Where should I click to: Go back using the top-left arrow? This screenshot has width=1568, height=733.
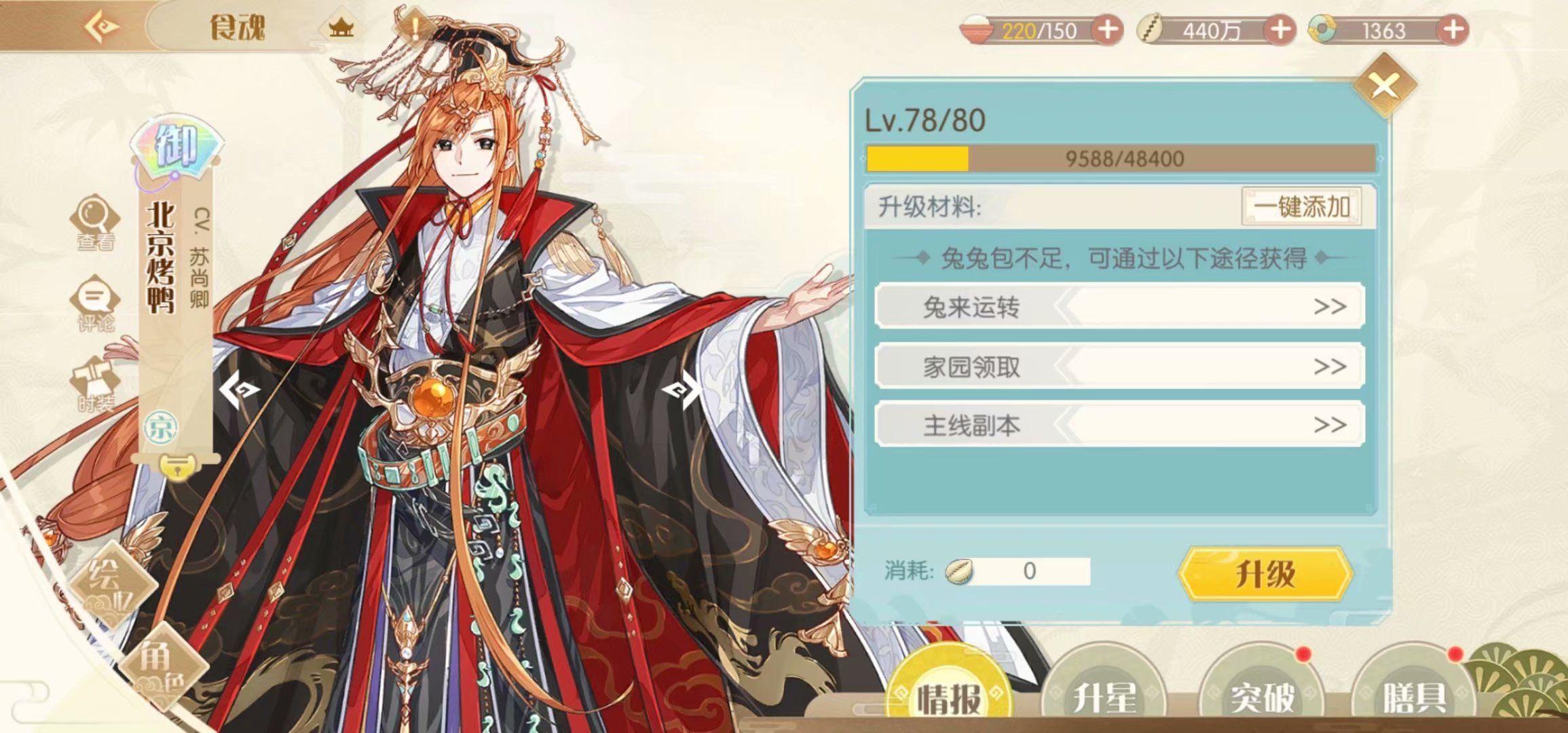102,27
